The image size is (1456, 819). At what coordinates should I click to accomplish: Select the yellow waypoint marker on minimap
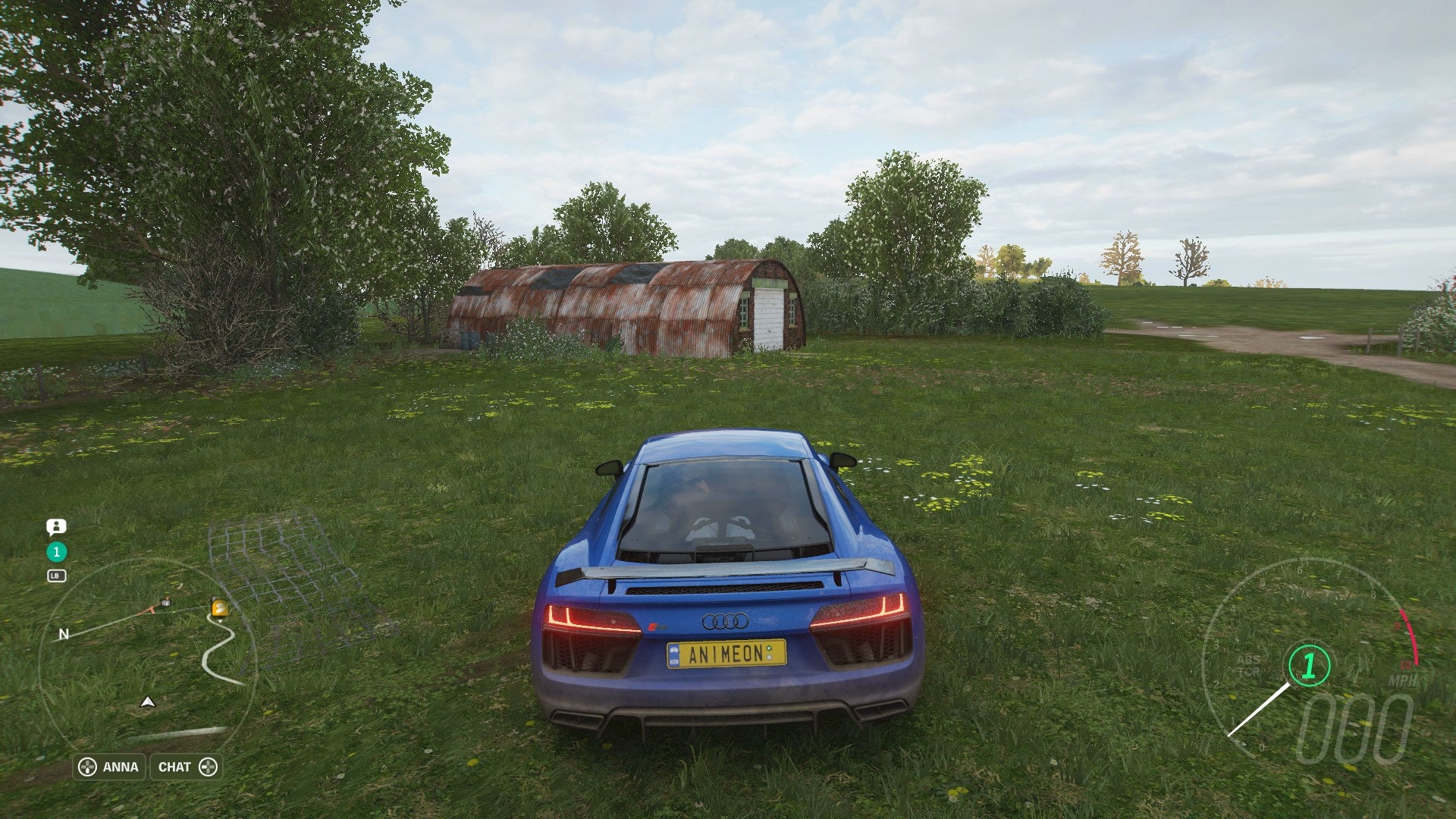[219, 608]
